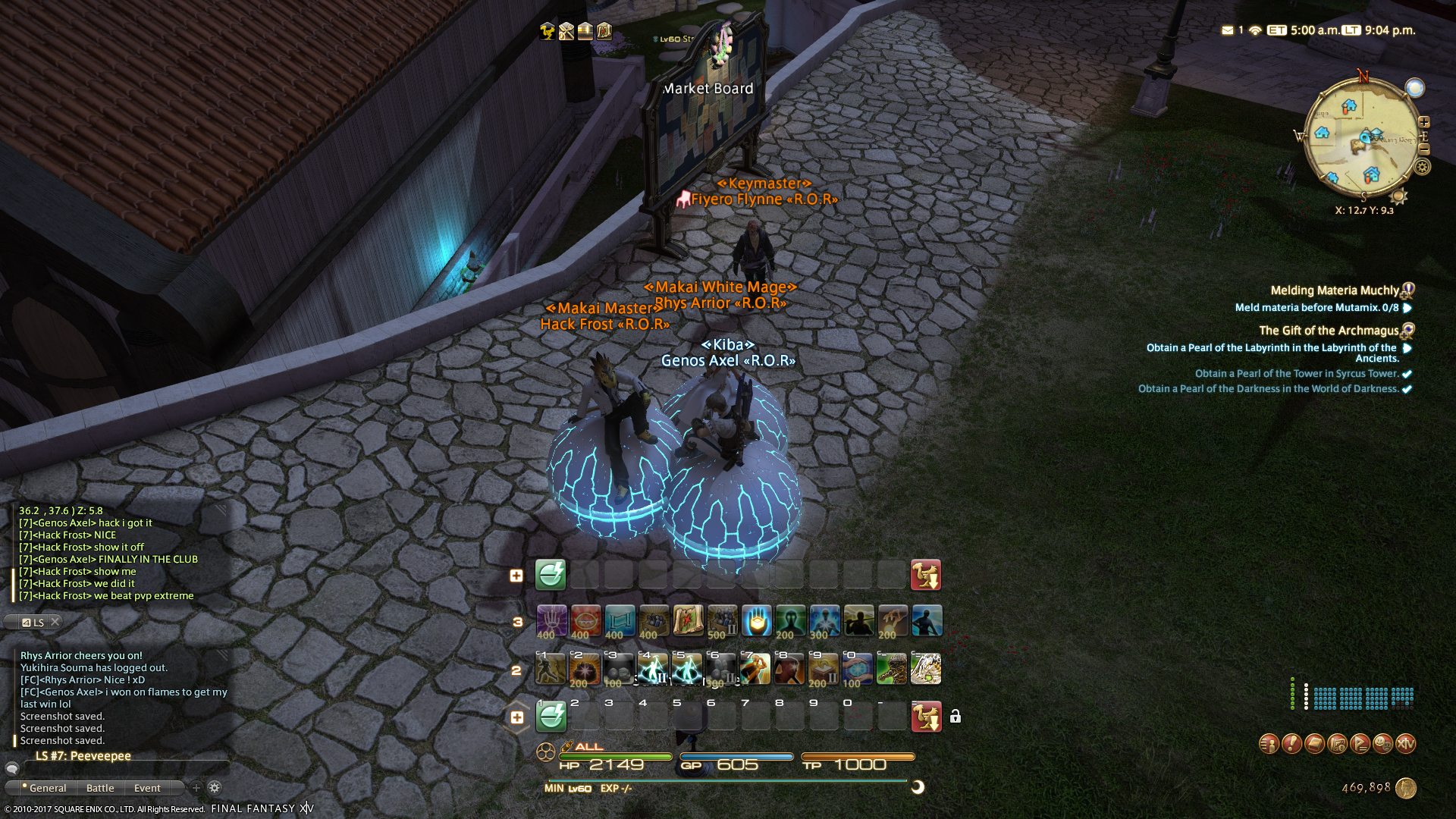Open minimap settings gear button
This screenshot has width=1456, height=819.
click(1423, 166)
